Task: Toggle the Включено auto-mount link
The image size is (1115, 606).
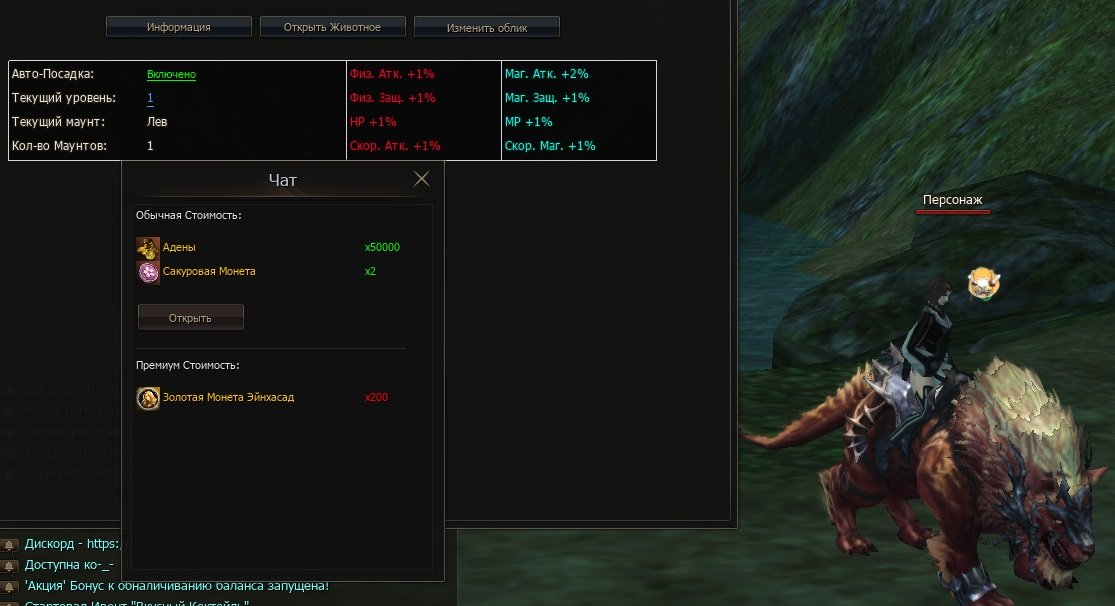Action: coord(171,74)
